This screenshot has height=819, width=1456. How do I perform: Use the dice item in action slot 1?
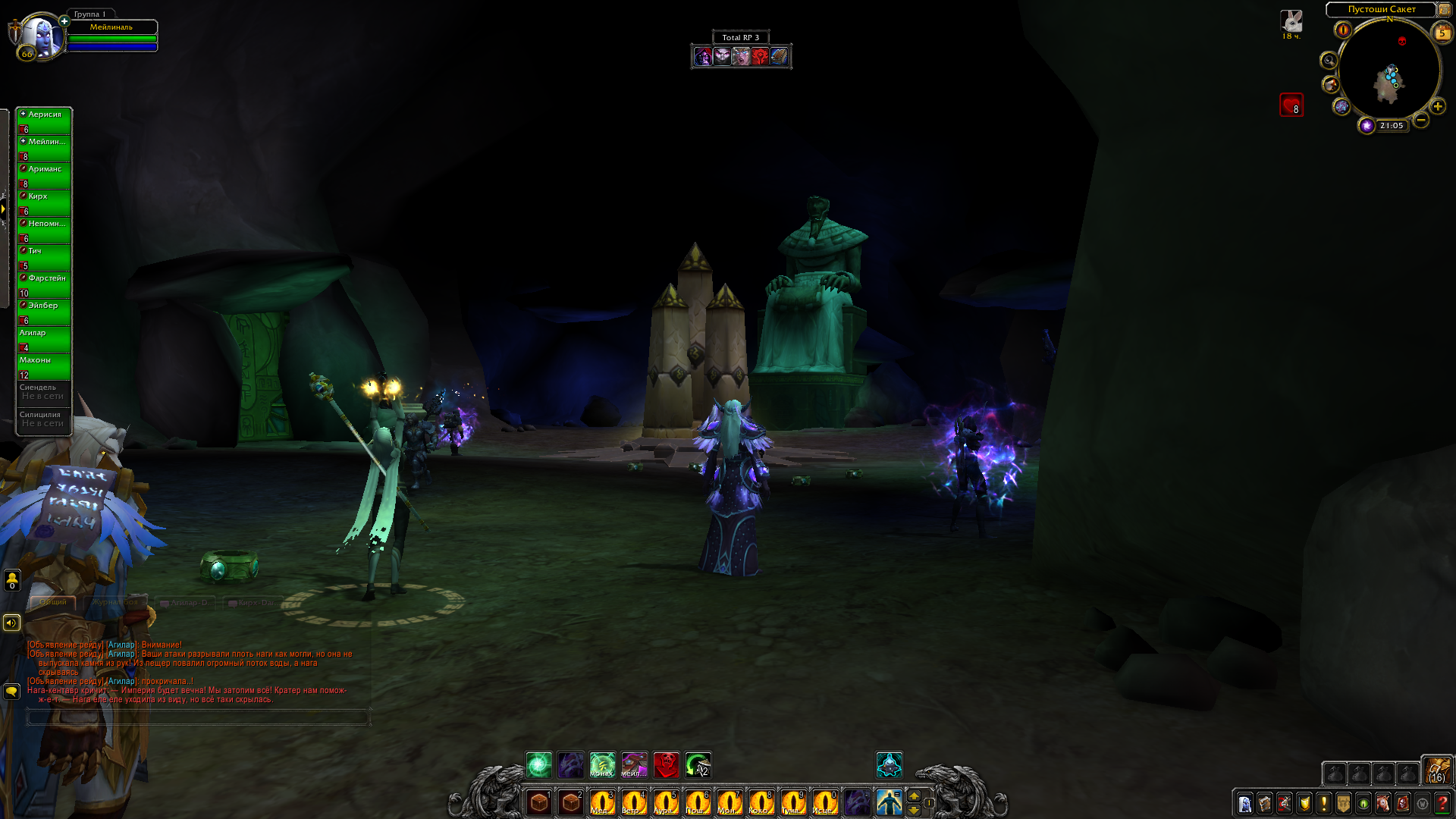coord(539,802)
